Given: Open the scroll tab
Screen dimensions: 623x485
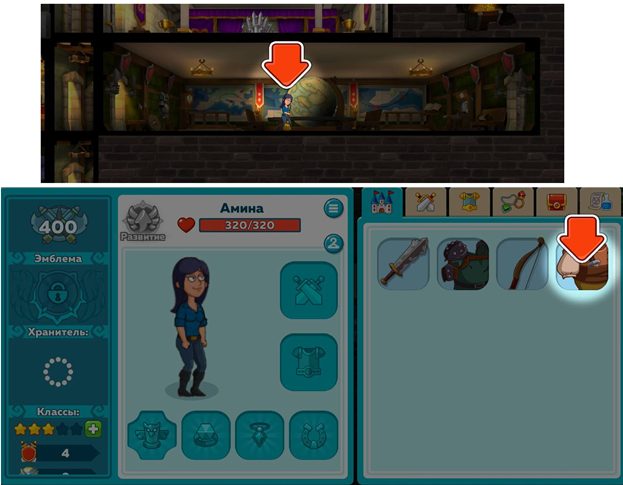Looking at the screenshot, I should click(600, 203).
